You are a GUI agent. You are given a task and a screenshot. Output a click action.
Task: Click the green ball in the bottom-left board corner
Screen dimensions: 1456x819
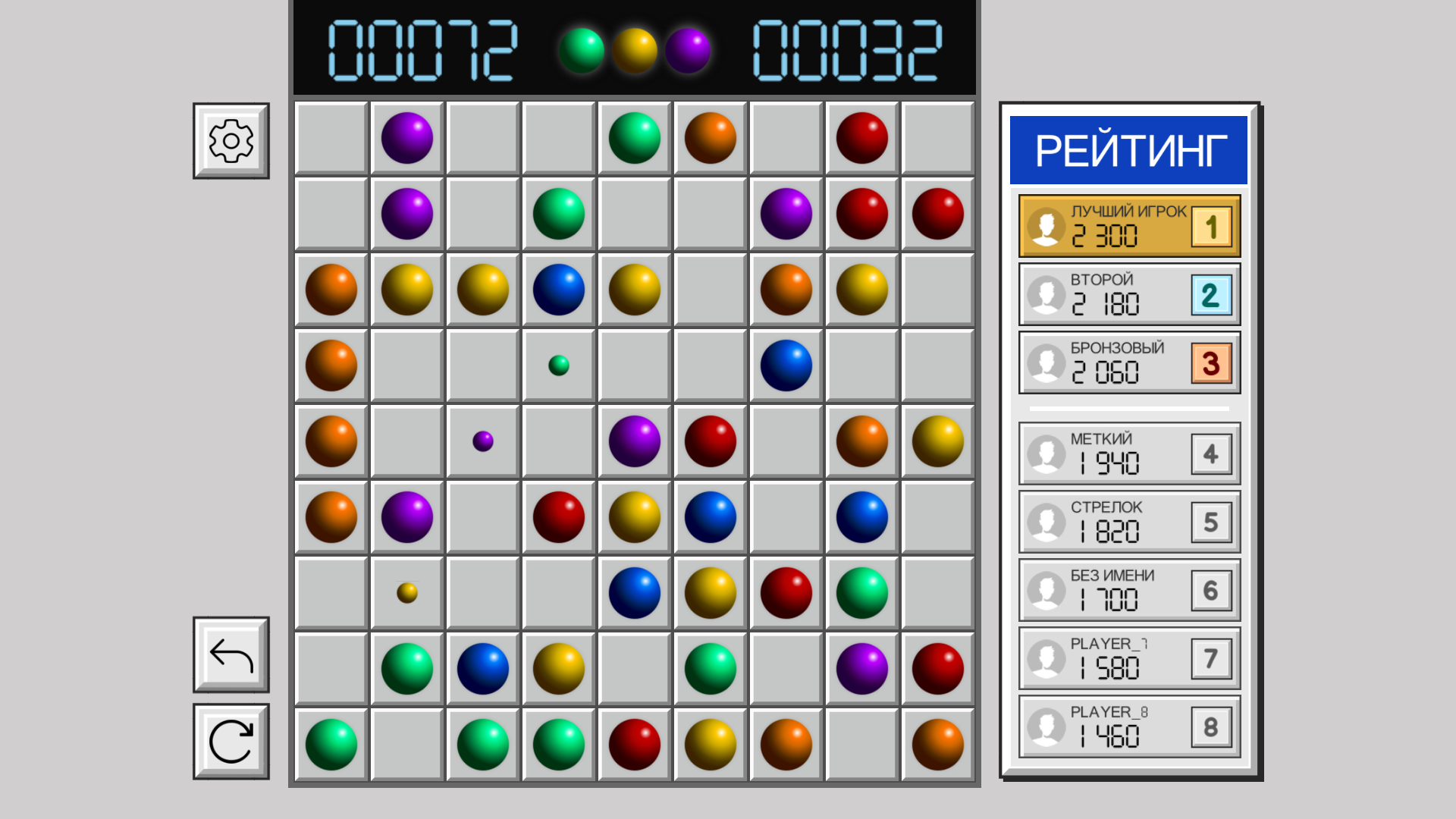331,744
